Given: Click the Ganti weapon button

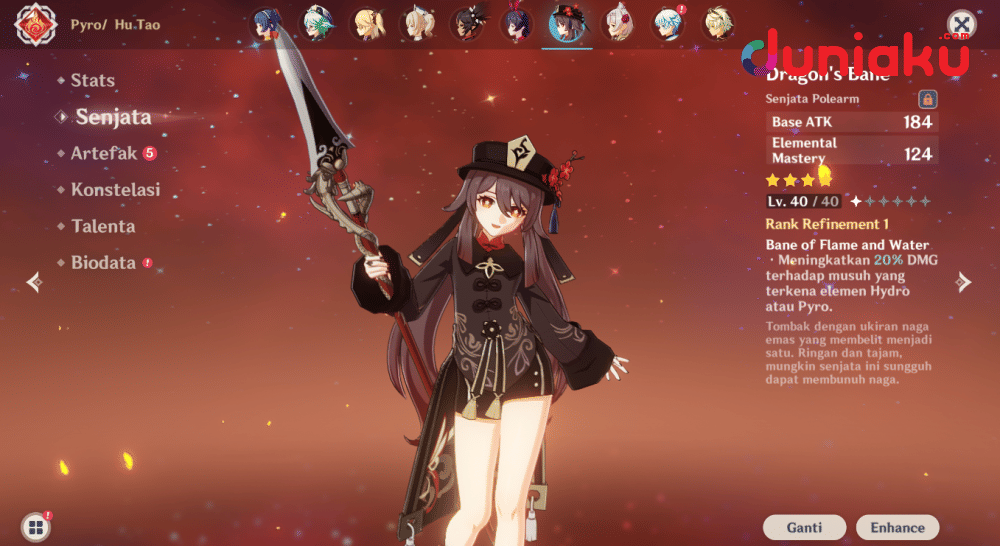Looking at the screenshot, I should 804,527.
